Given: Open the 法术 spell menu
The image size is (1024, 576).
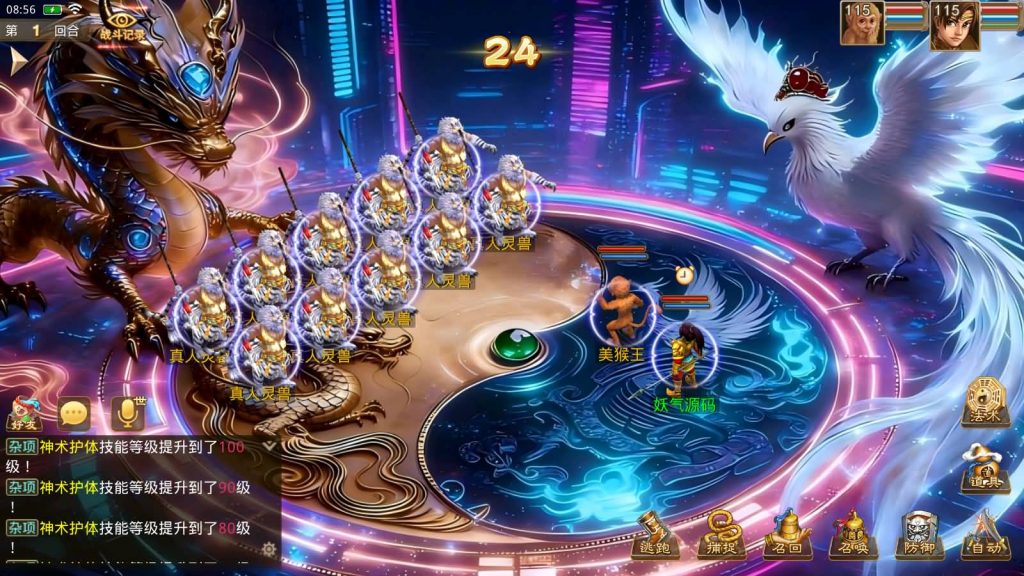Looking at the screenshot, I should (985, 402).
